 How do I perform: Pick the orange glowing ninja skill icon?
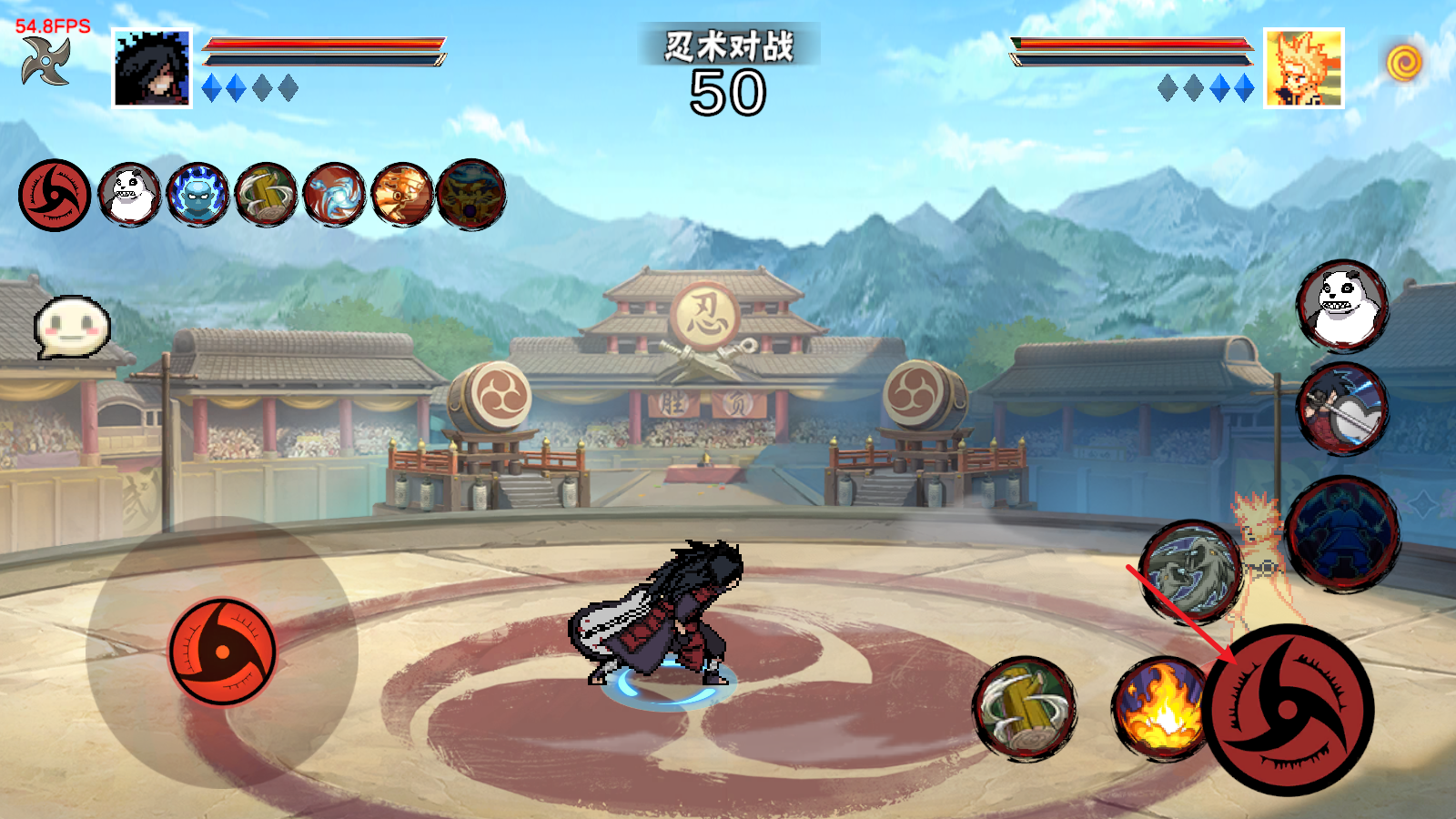(x=402, y=195)
